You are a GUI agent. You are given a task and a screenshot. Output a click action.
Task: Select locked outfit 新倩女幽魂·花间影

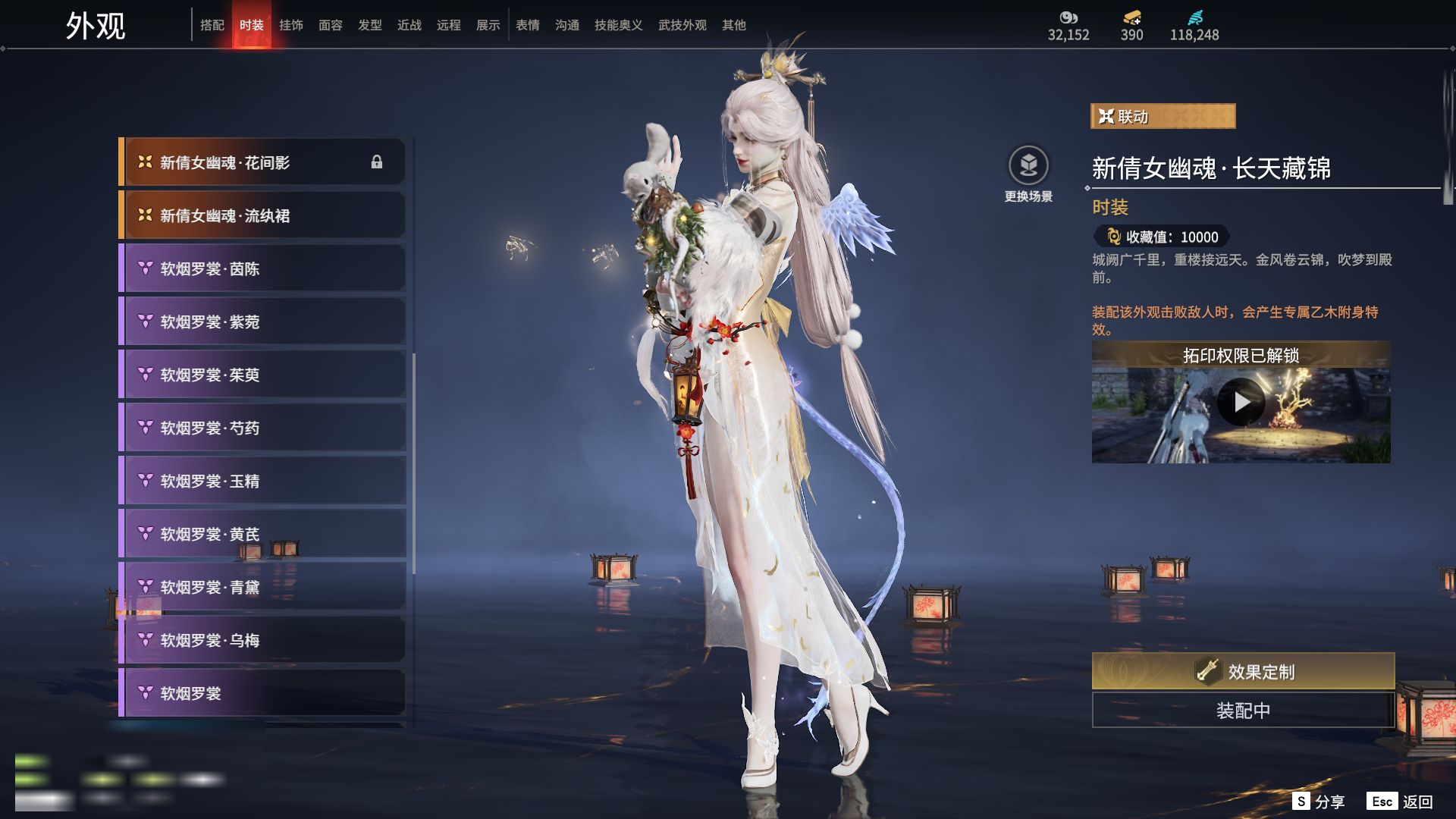(262, 162)
